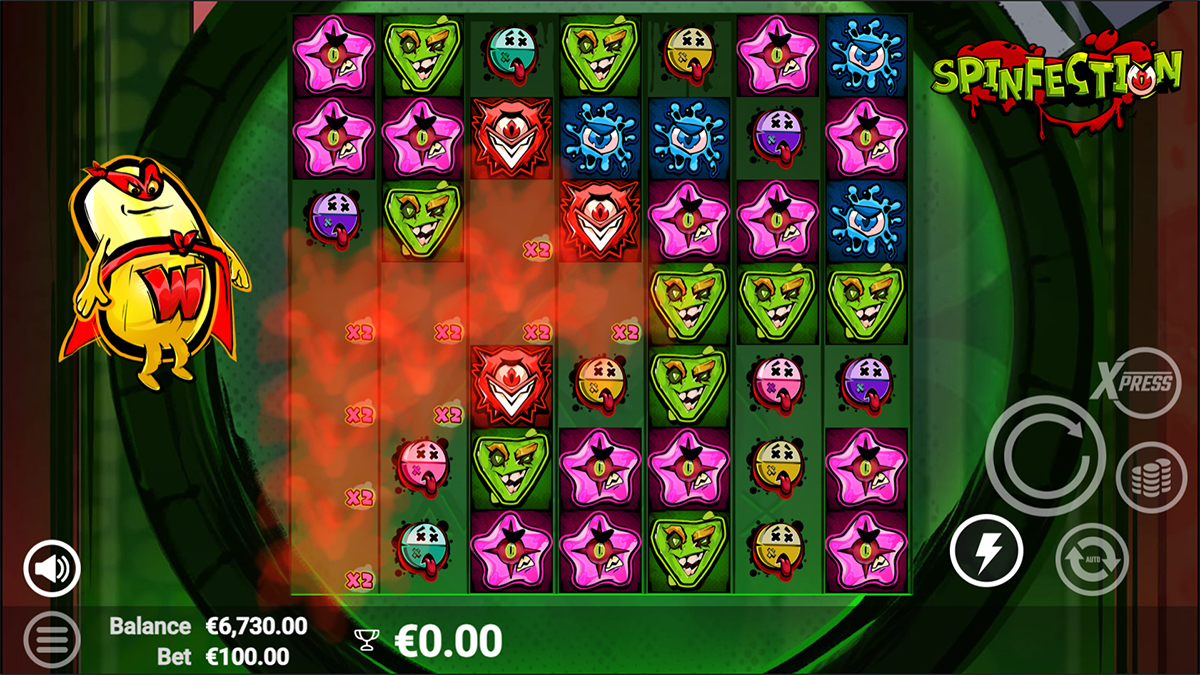This screenshot has height=675, width=1200.
Task: Open the bet settings coin stack icon
Action: [1151, 478]
